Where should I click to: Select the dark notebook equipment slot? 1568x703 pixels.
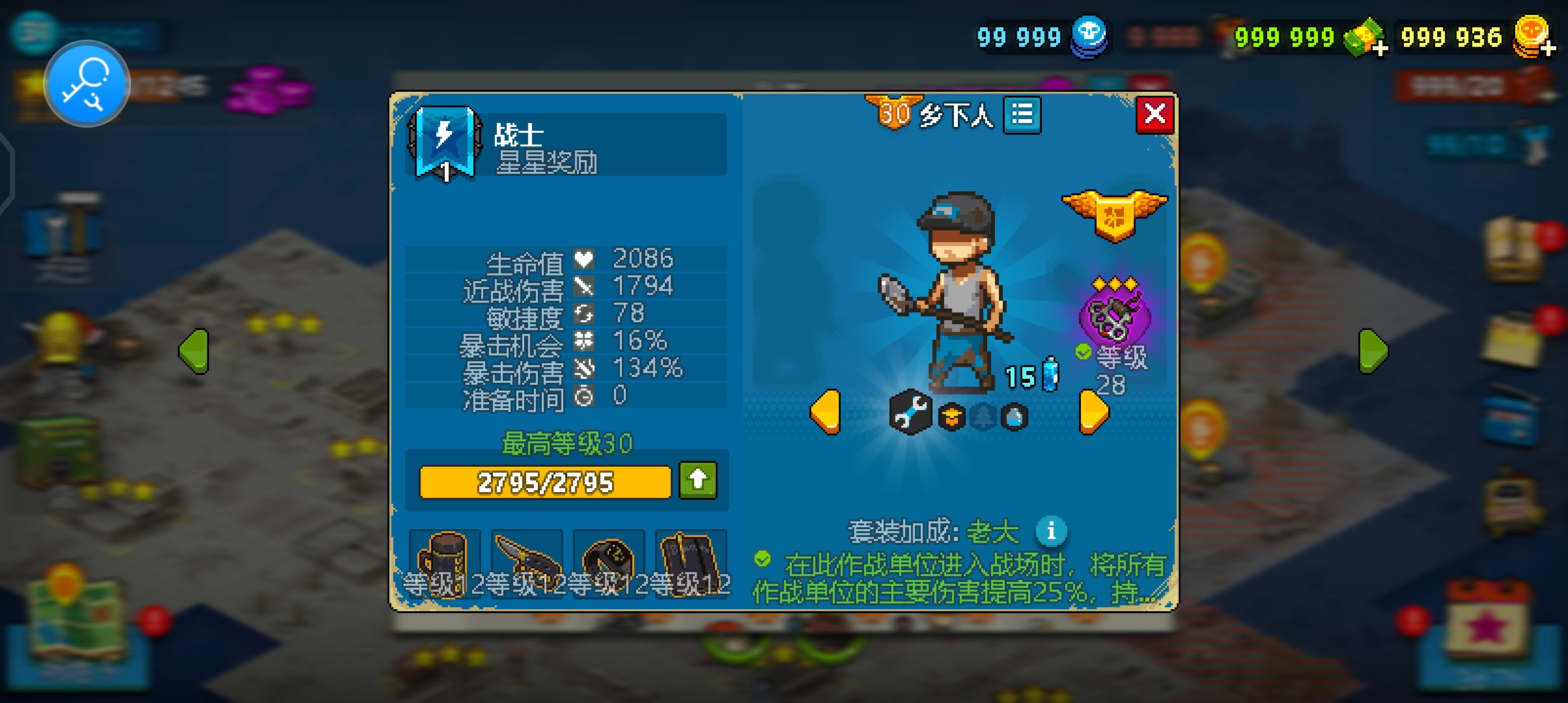[690, 560]
